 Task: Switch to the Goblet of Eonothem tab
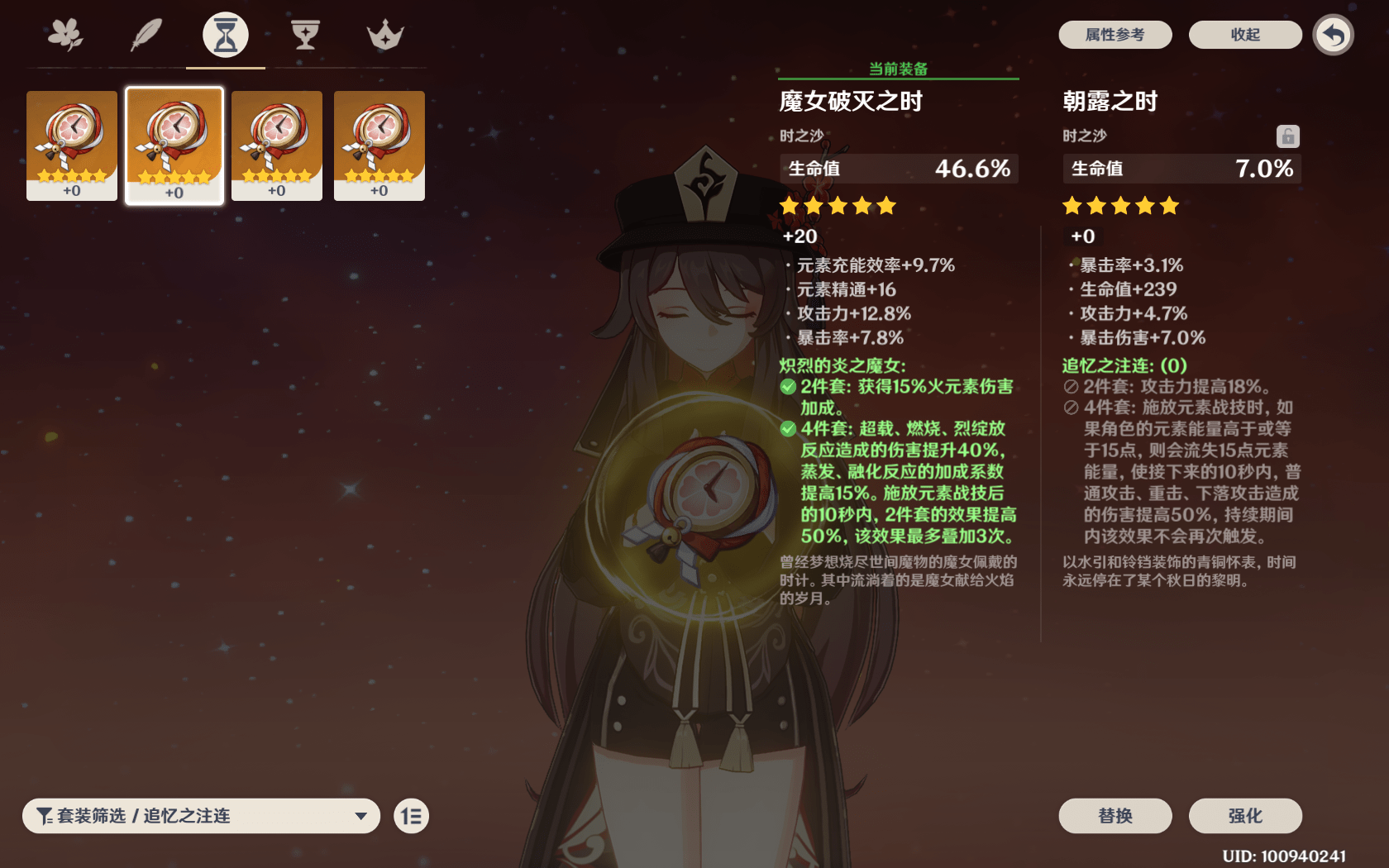(305, 35)
